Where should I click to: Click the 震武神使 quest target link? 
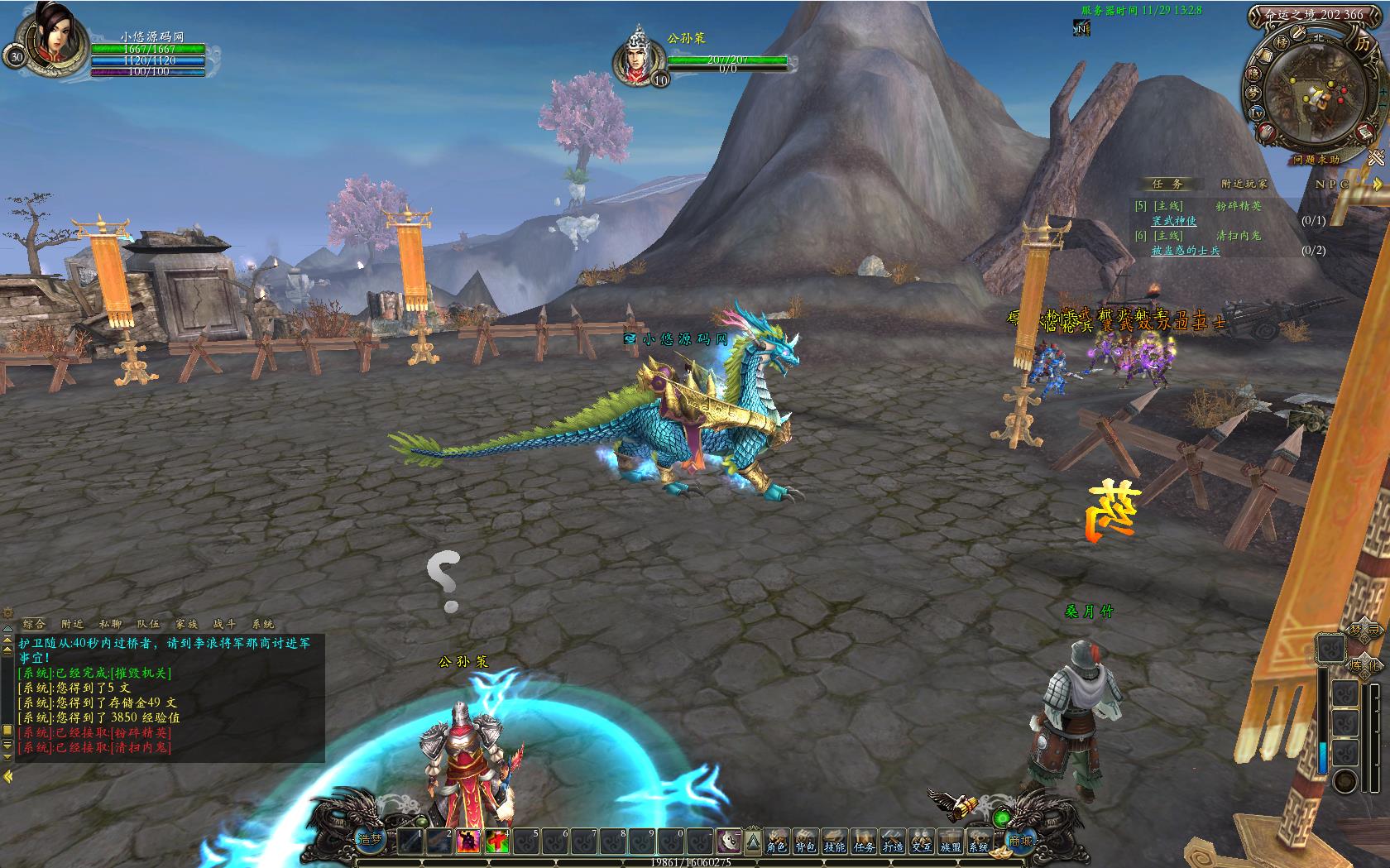tap(1174, 221)
